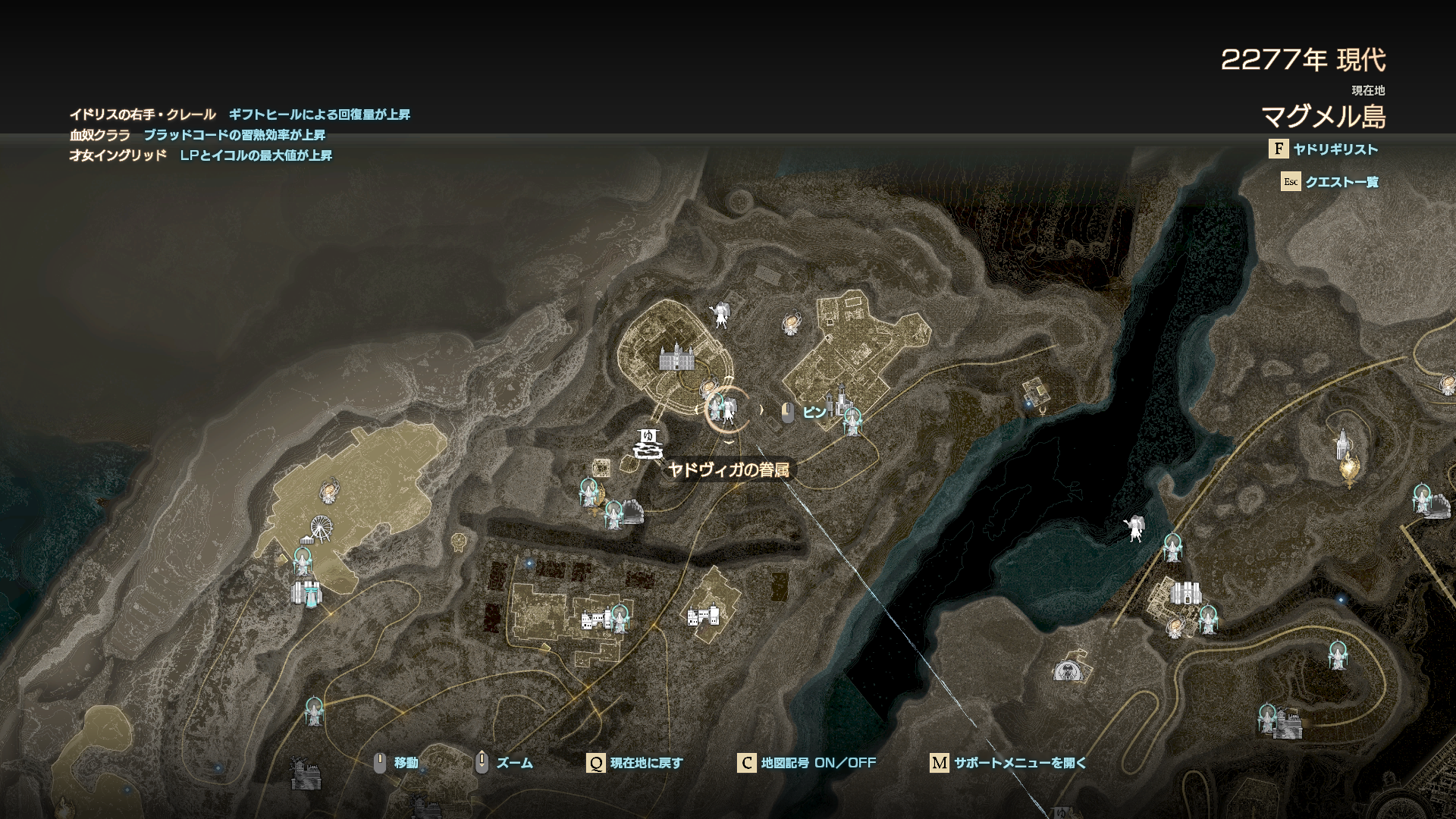Screen dimensions: 1456x819
Task: Return to current location with 現在地に戻す
Action: coord(645,763)
